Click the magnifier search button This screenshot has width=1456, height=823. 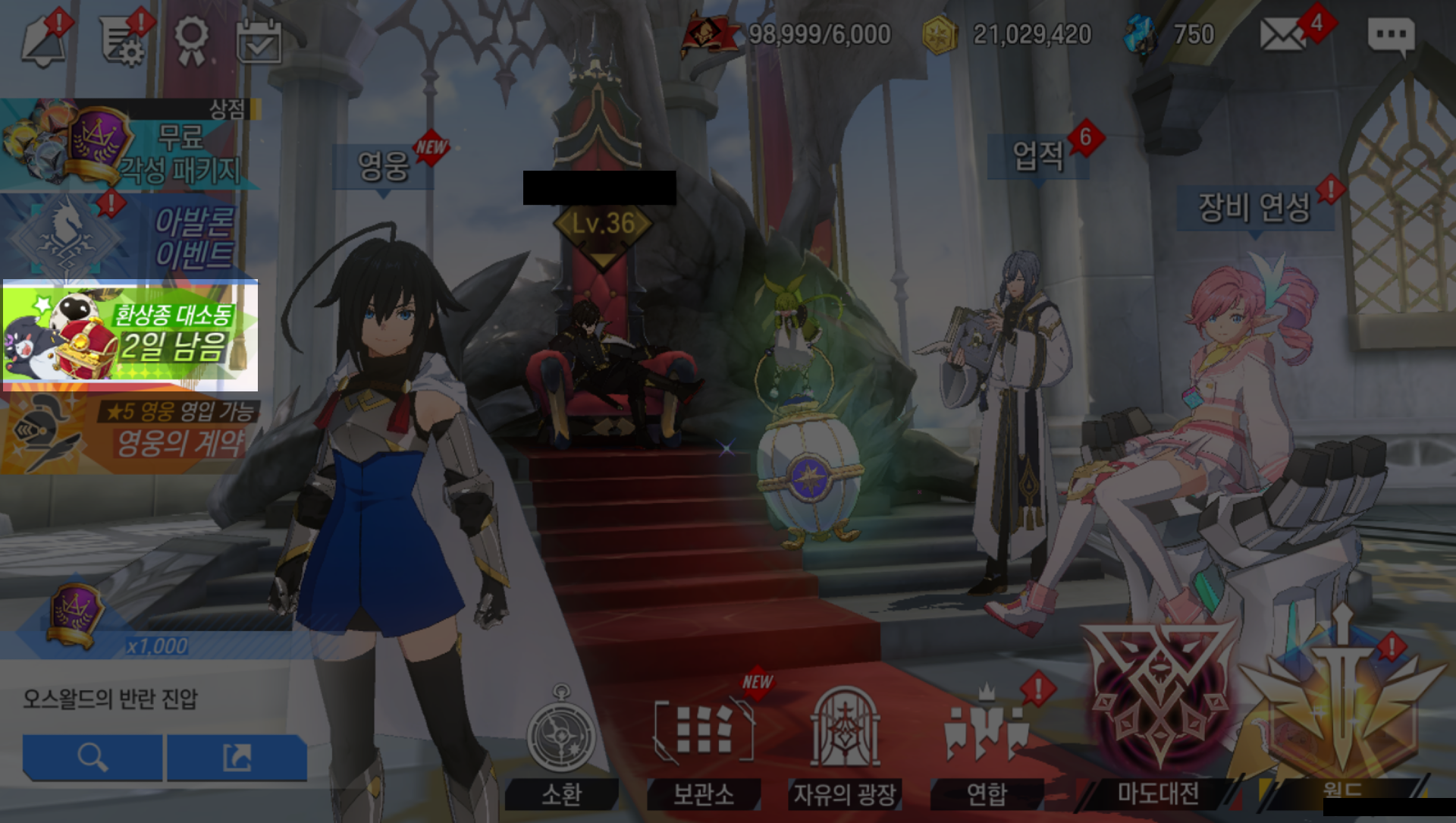93,757
